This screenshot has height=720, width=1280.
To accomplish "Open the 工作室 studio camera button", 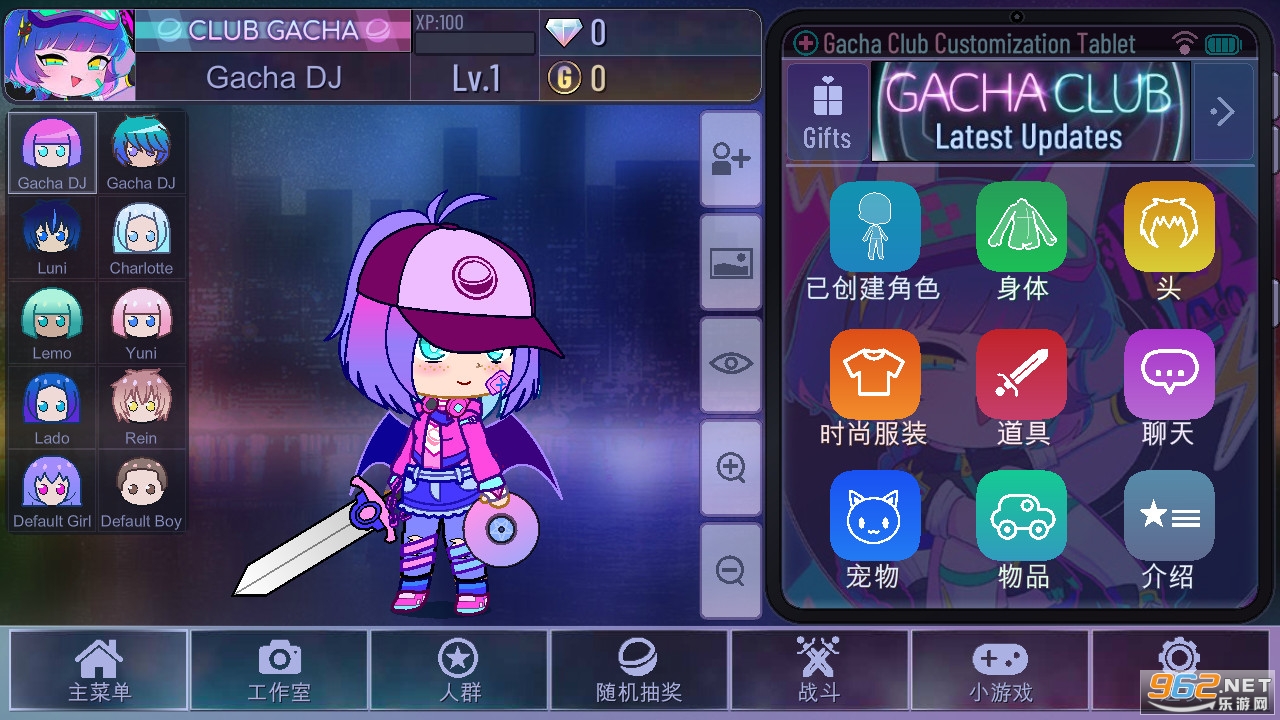I will point(279,671).
